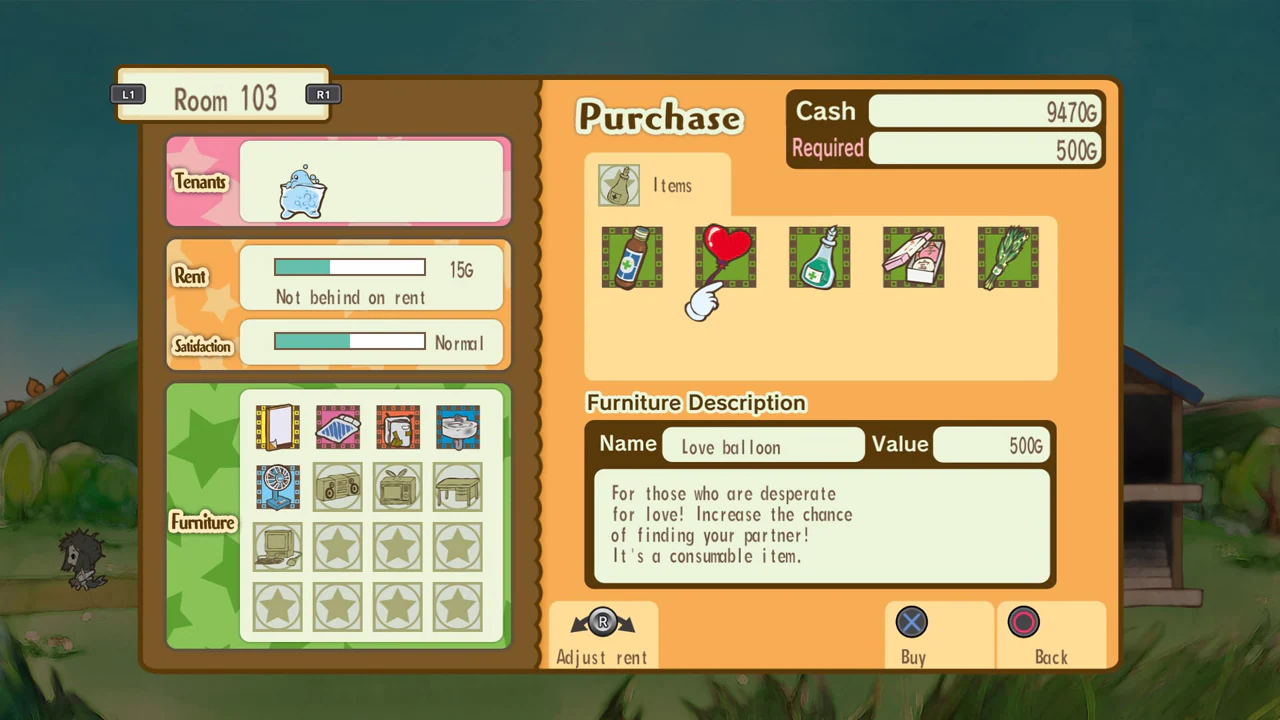The width and height of the screenshot is (1280, 720).
Task: Select the mirror furniture icon
Action: [x=277, y=428]
